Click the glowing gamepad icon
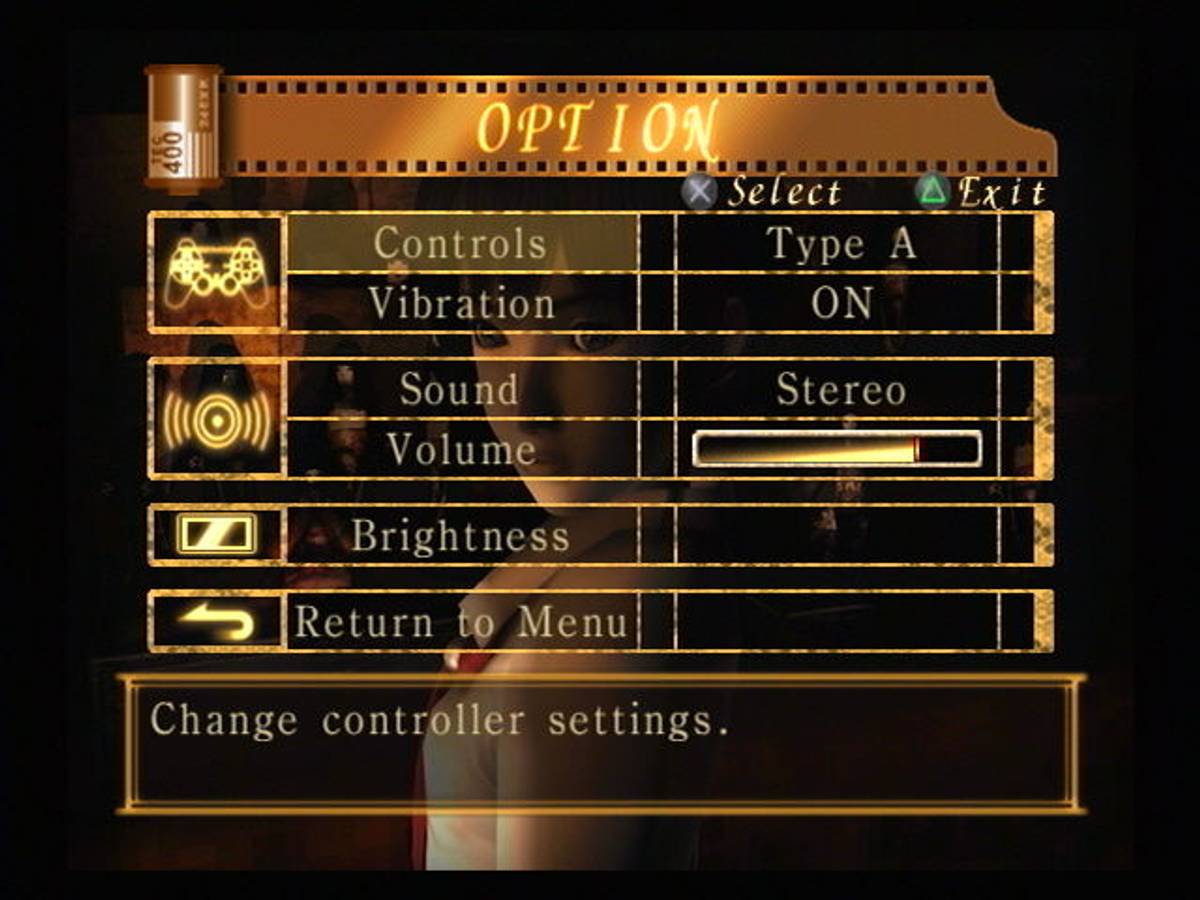 [217, 271]
